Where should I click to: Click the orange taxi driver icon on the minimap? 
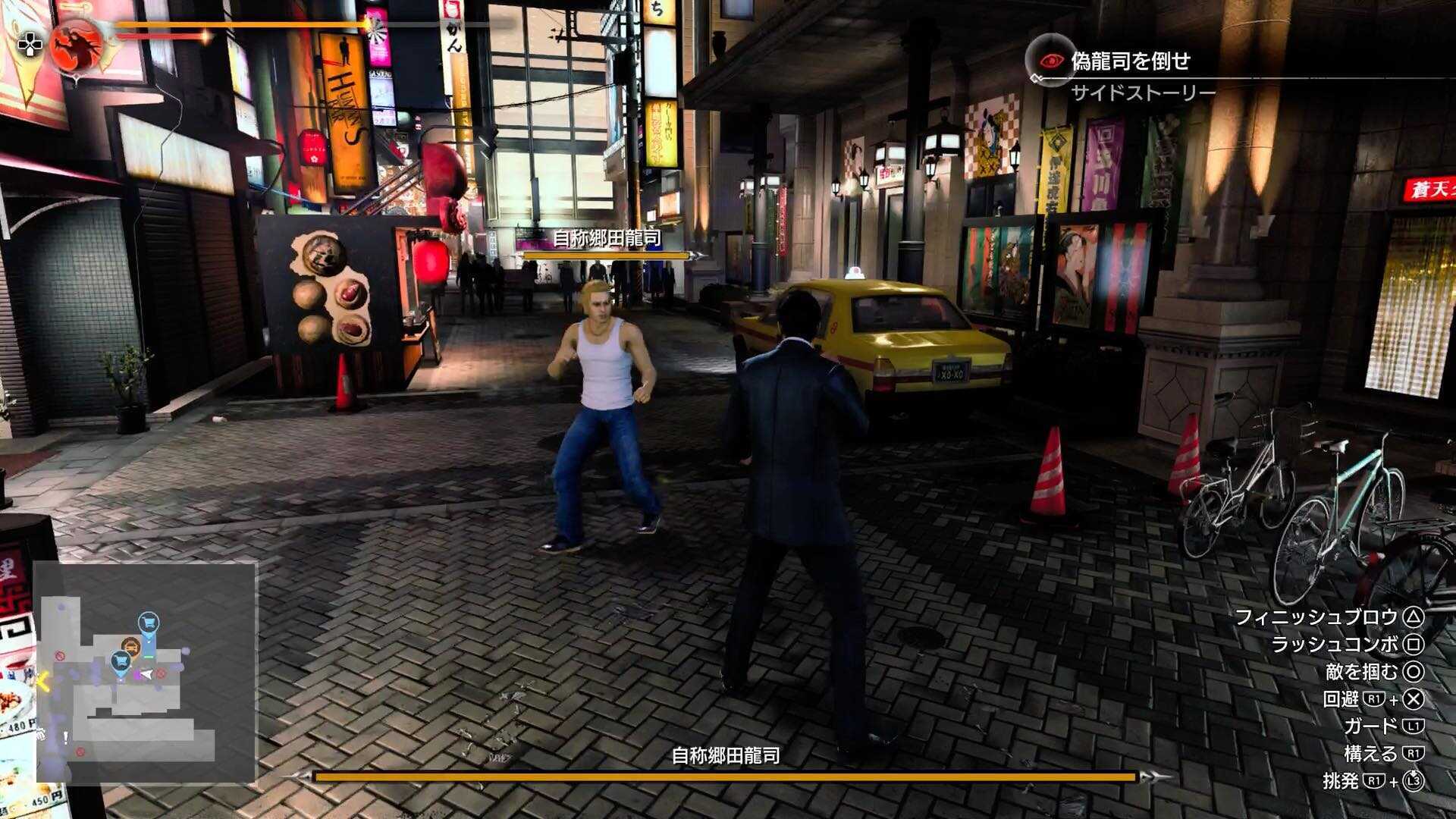(x=131, y=645)
